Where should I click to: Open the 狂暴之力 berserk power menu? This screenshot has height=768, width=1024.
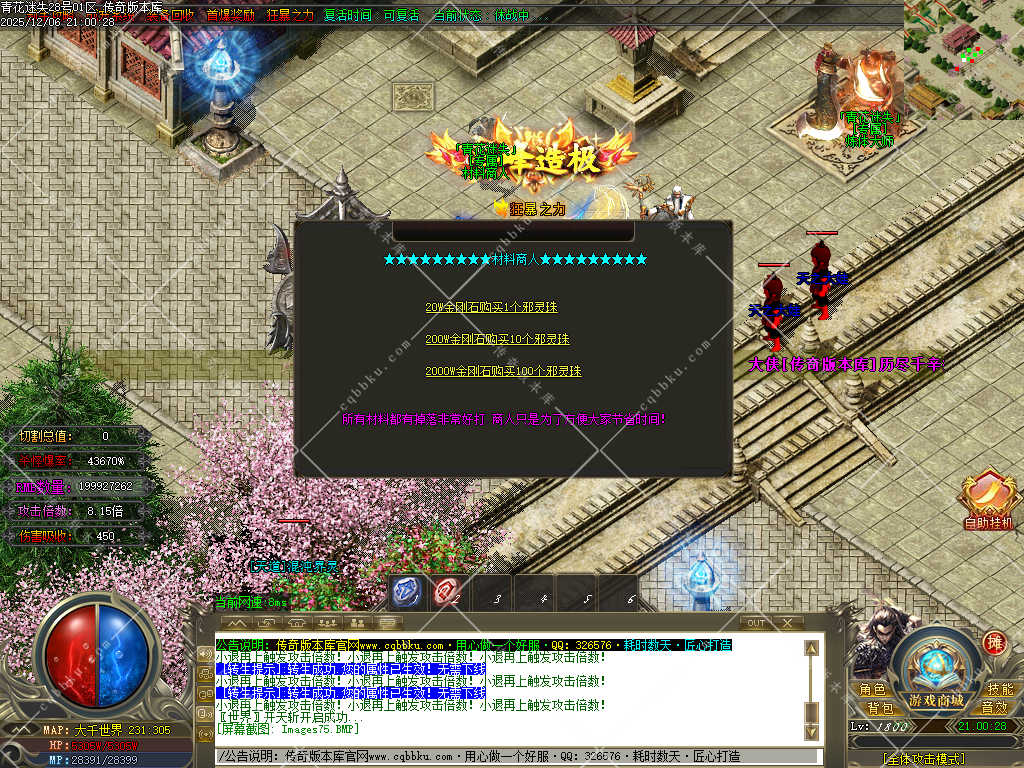pyautogui.click(x=290, y=16)
